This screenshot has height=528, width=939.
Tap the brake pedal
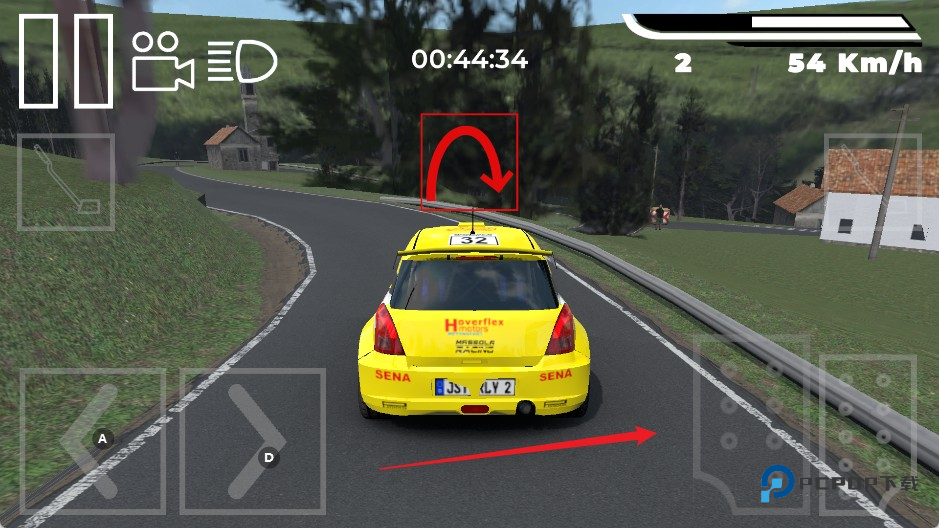(x=751, y=420)
